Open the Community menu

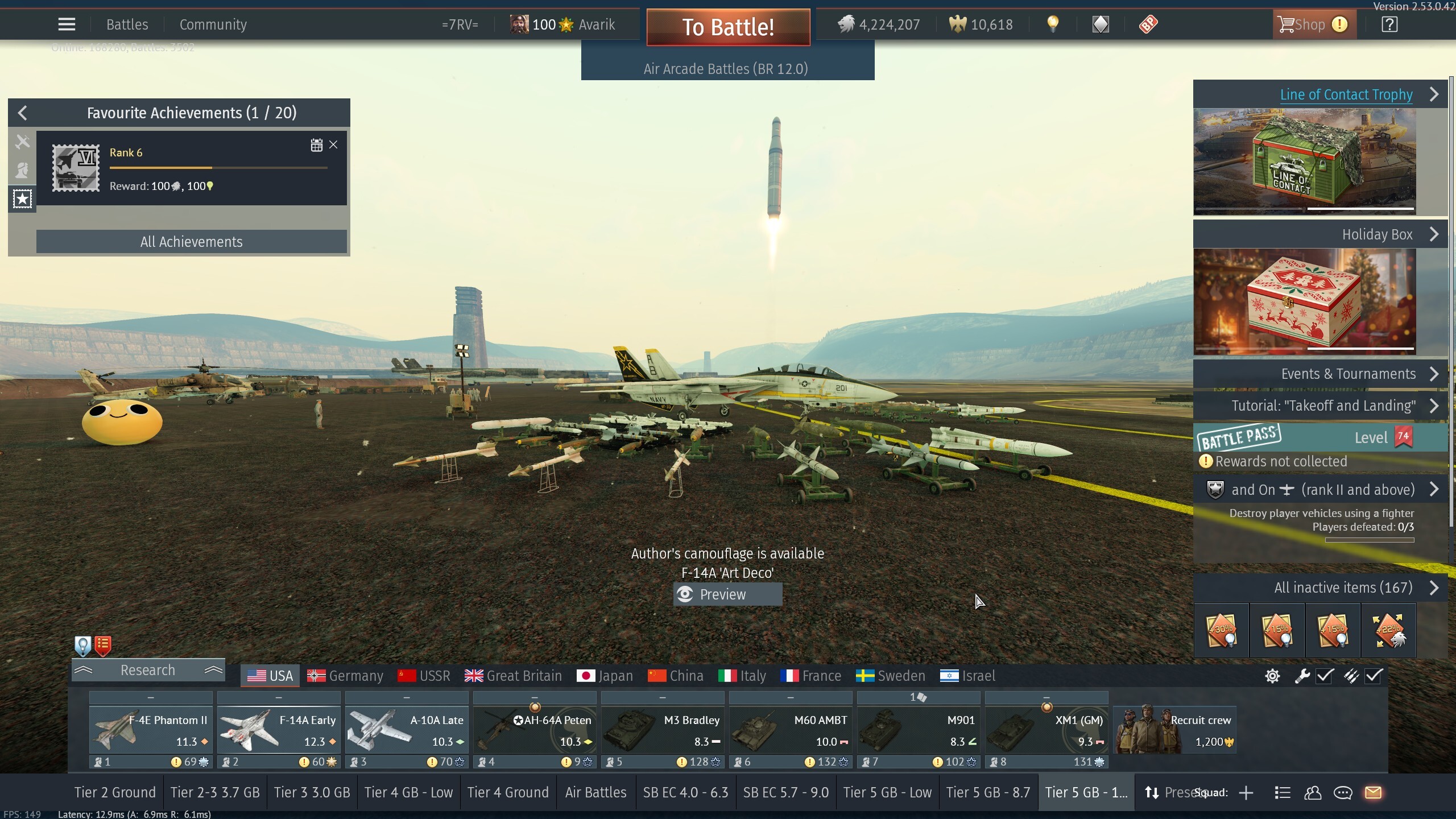coord(213,24)
